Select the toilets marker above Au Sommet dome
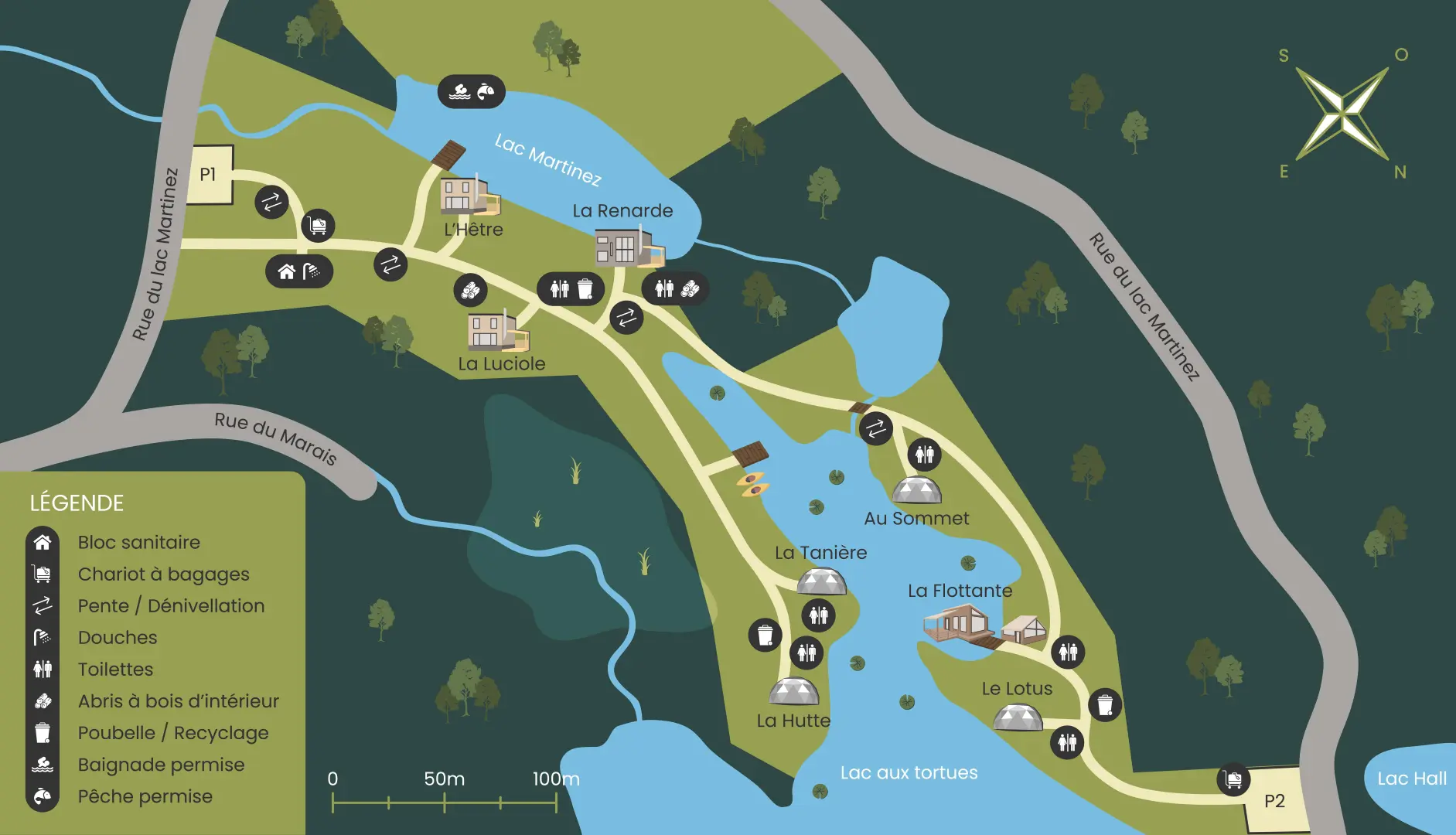The height and width of the screenshot is (835, 1456). click(925, 454)
